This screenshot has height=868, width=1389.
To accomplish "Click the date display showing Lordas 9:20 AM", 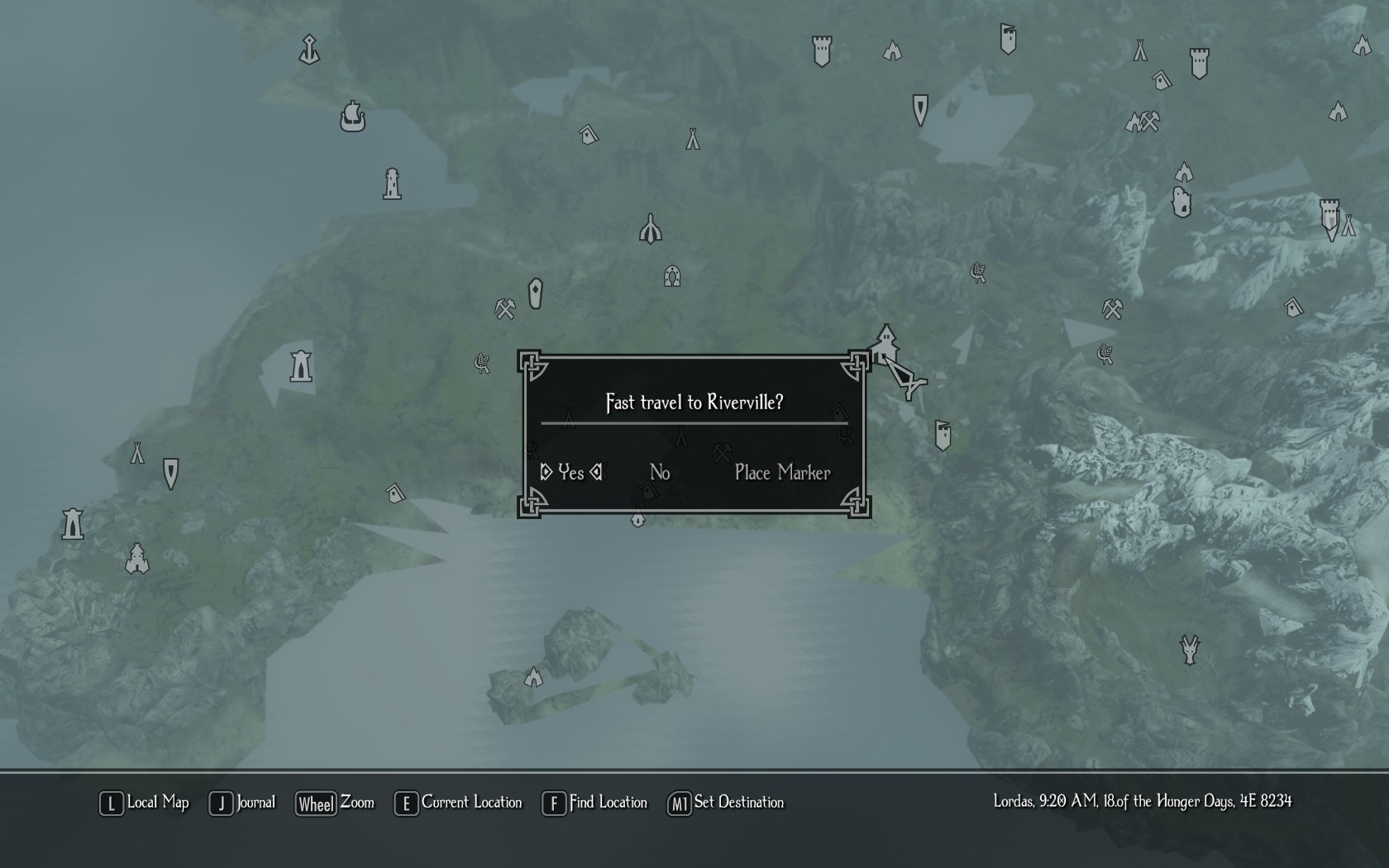I will (1143, 802).
